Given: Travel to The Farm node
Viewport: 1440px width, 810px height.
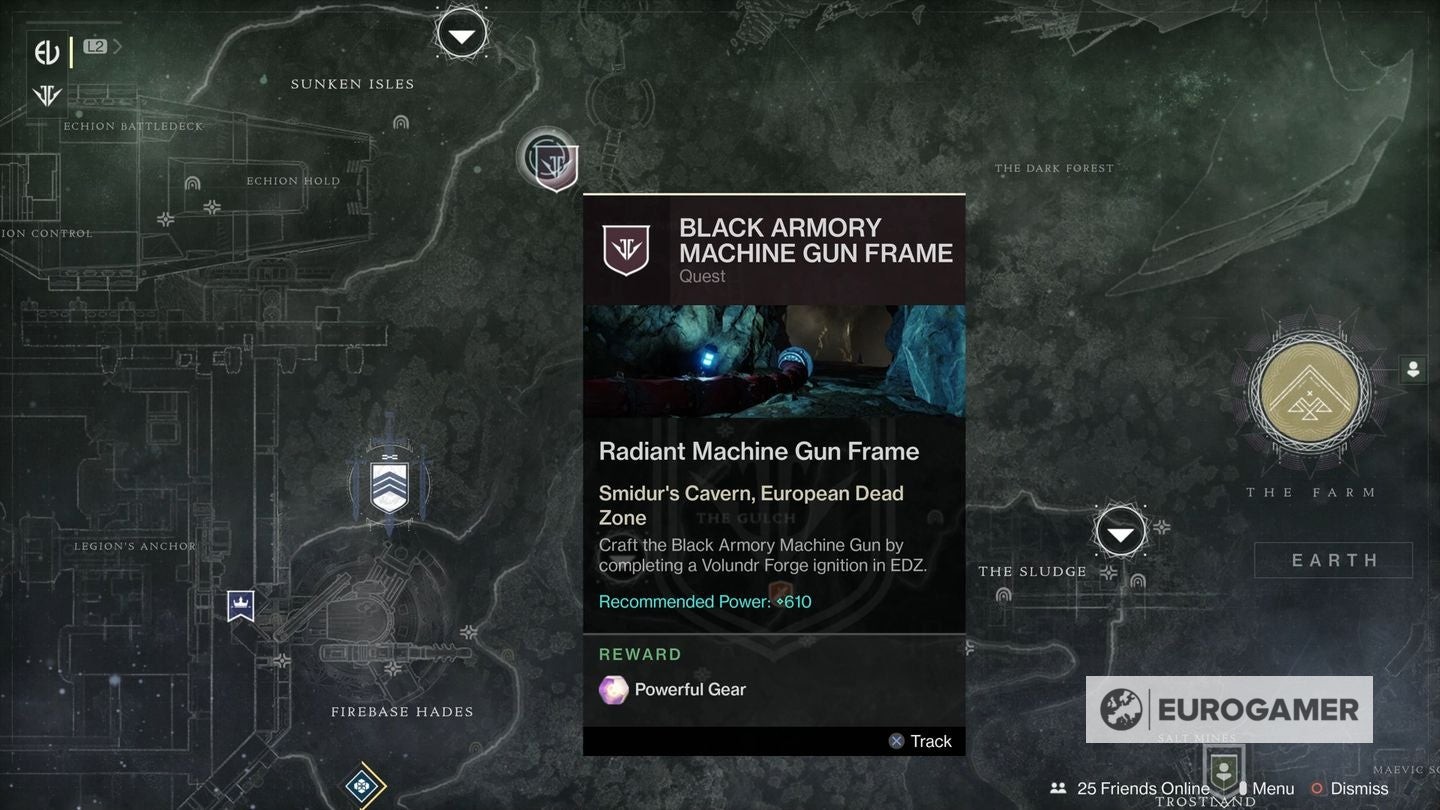Looking at the screenshot, I should (x=1309, y=390).
